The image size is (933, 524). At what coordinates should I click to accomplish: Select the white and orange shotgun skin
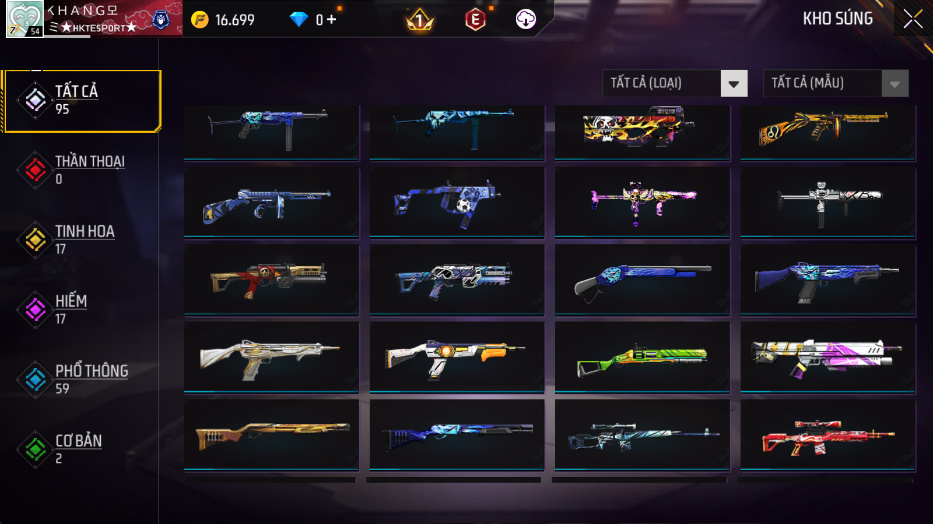457,357
